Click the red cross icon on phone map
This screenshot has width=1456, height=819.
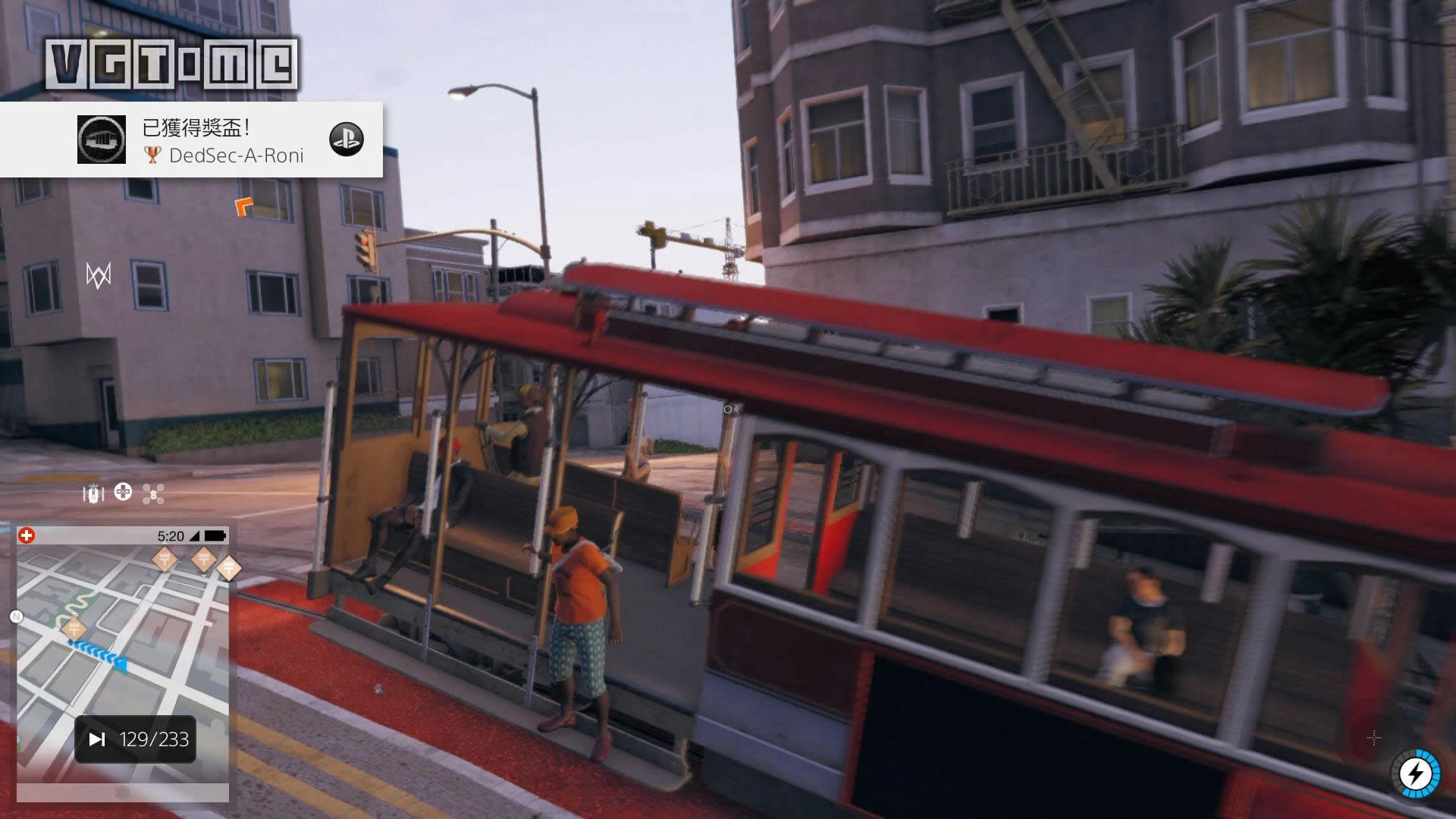pyautogui.click(x=27, y=536)
